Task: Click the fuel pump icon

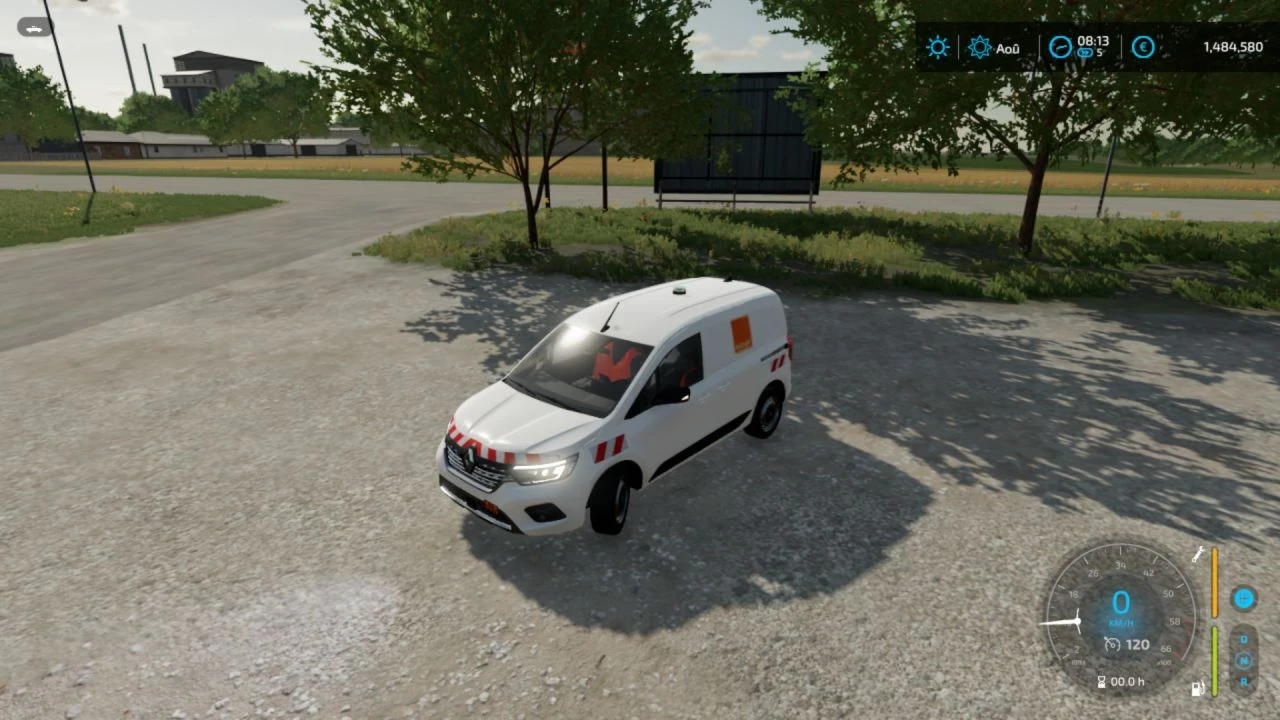Action: coord(1197,688)
